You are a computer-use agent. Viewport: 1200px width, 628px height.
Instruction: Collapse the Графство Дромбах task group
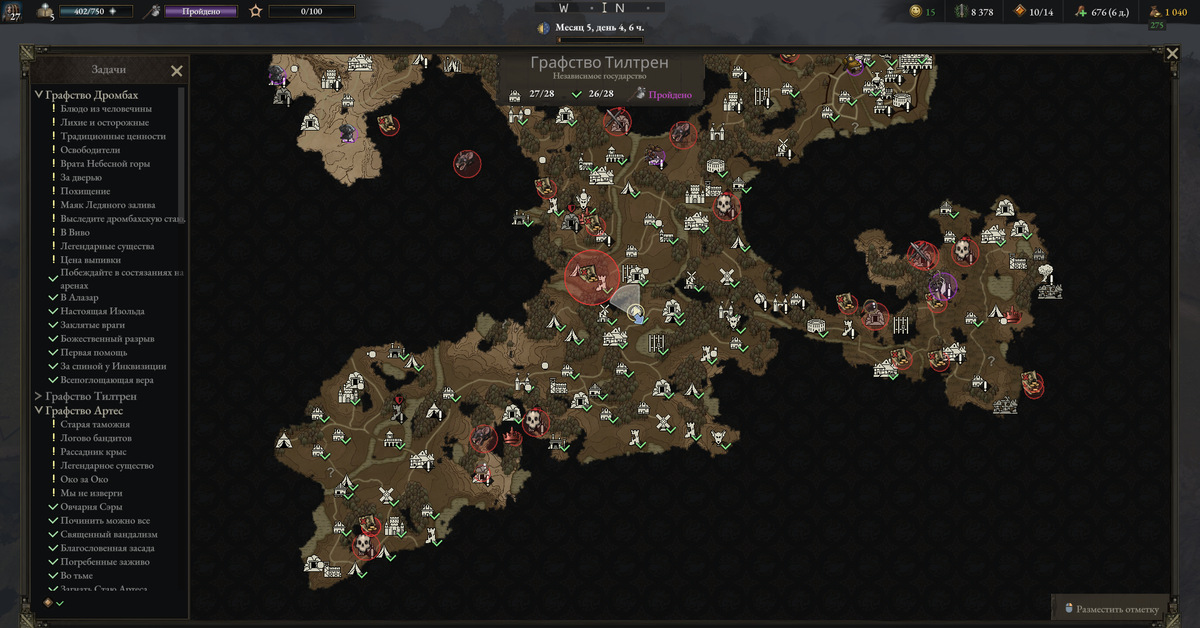pos(39,95)
